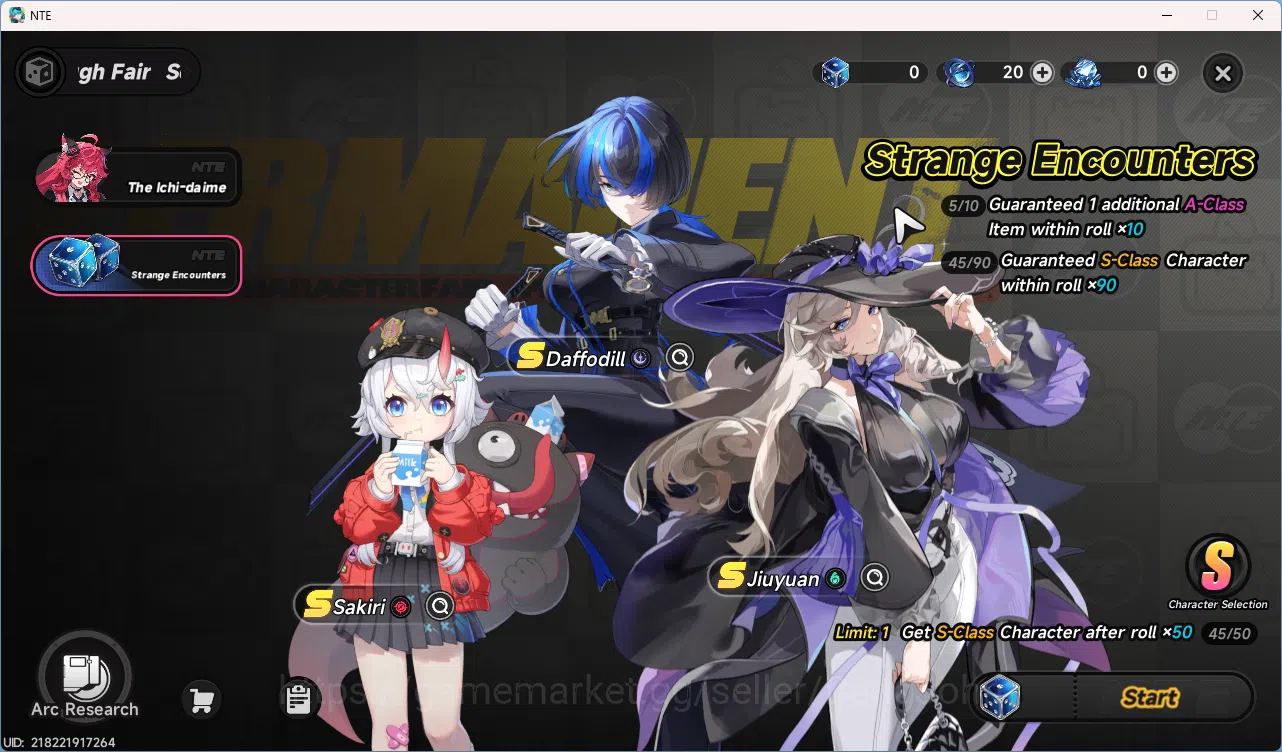Viewport: 1282px width, 752px height.
Task: Magnify details for Jiuyuan
Action: (875, 577)
